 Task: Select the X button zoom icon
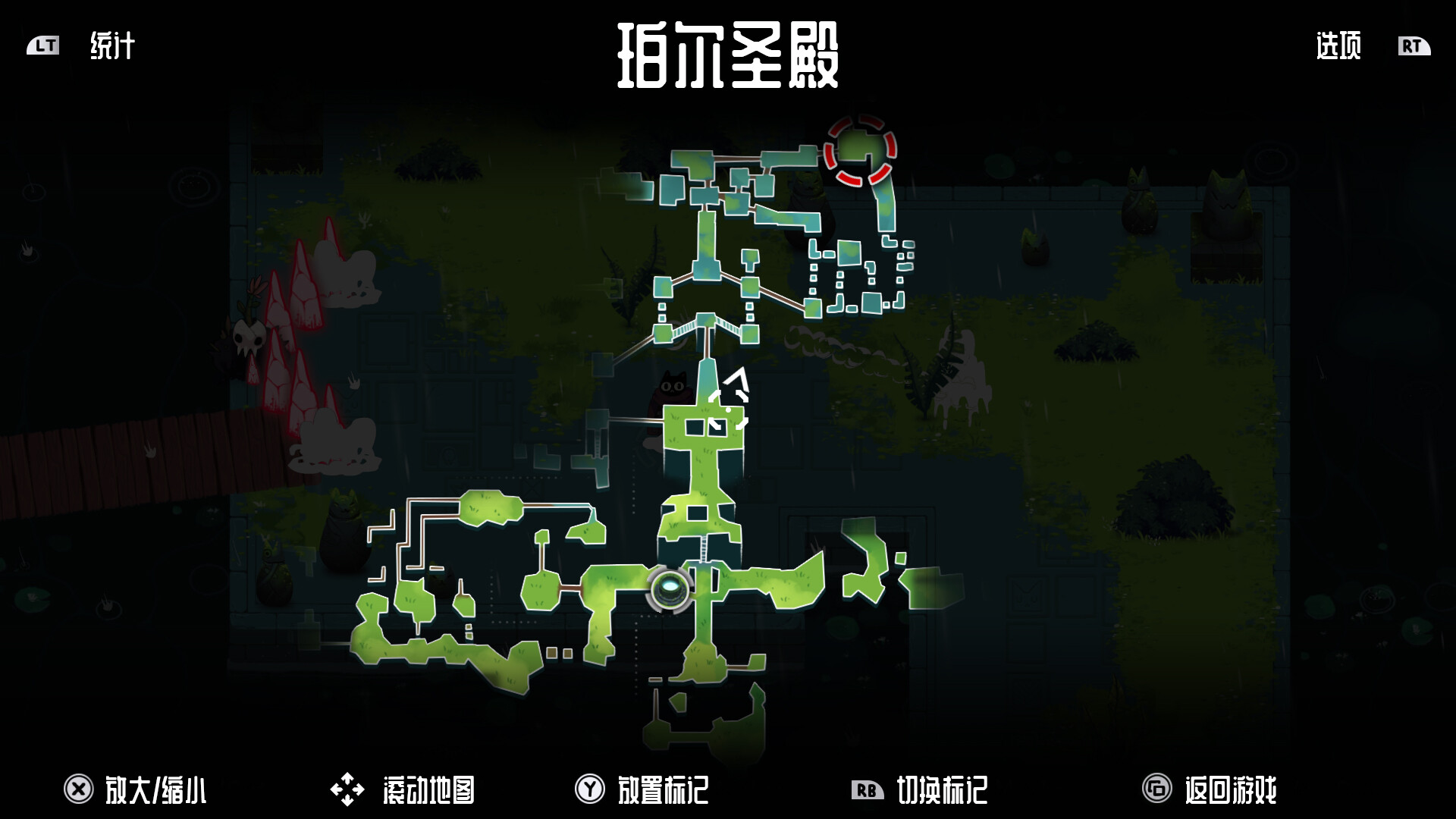(x=79, y=787)
